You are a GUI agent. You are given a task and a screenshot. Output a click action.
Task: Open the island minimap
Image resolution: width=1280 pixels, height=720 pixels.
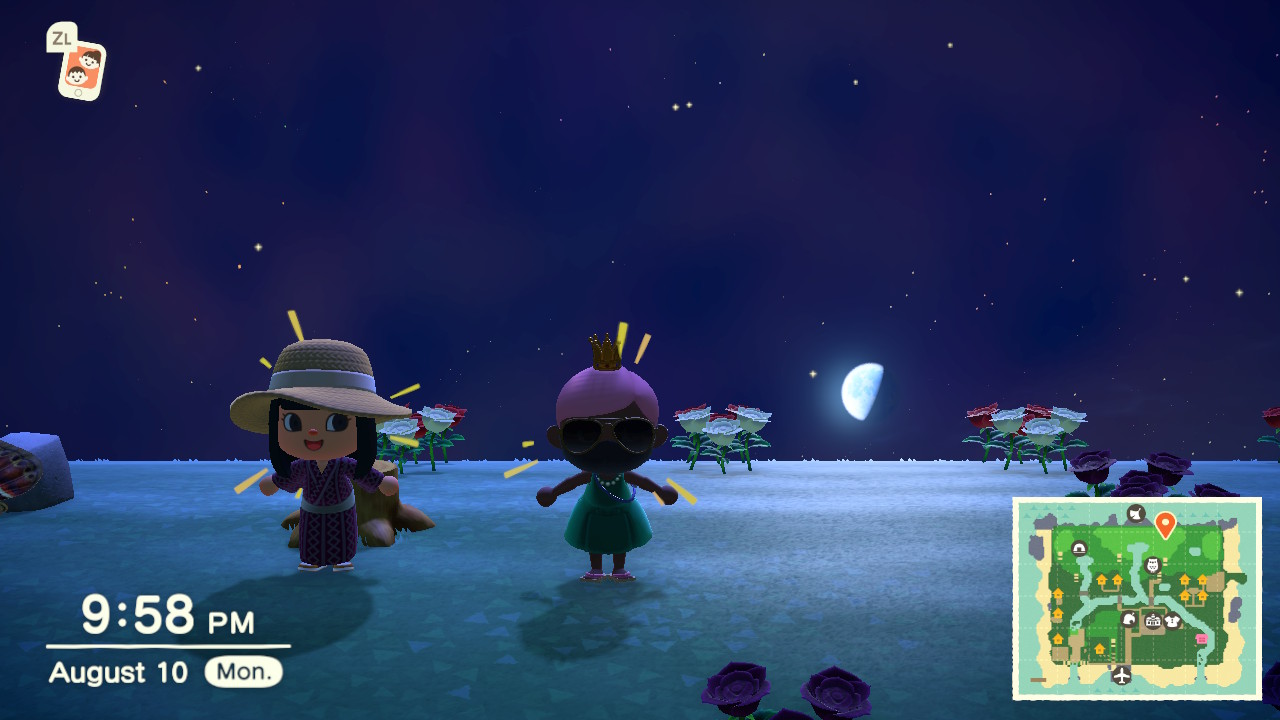click(x=1137, y=598)
